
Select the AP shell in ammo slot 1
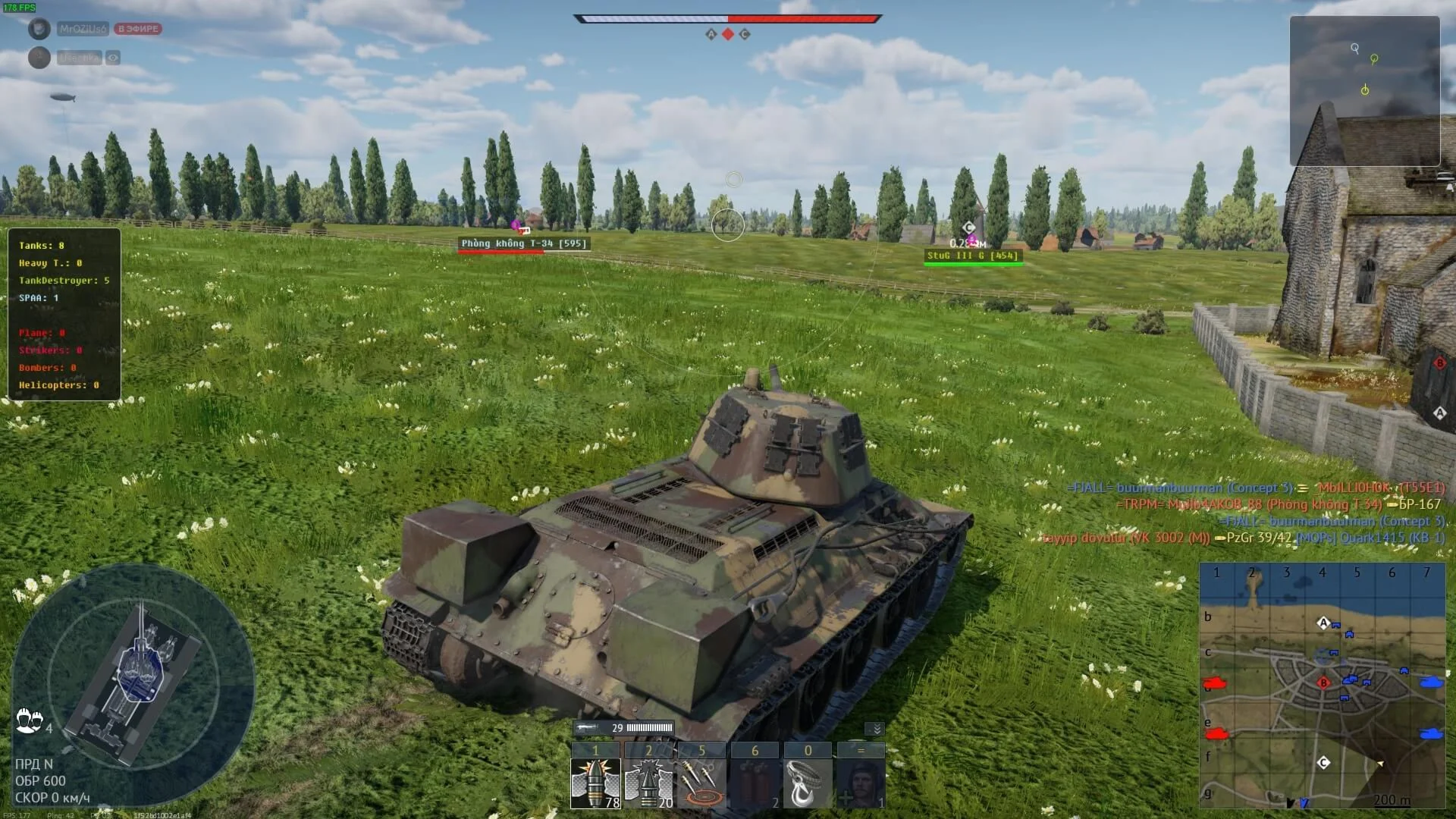coord(595,782)
